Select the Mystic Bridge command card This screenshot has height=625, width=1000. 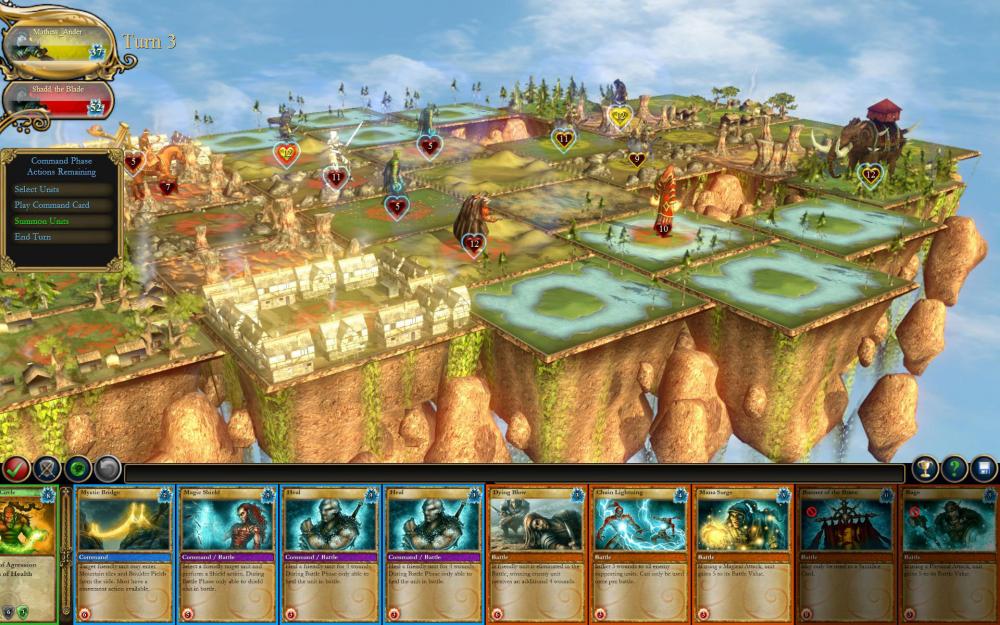125,555
